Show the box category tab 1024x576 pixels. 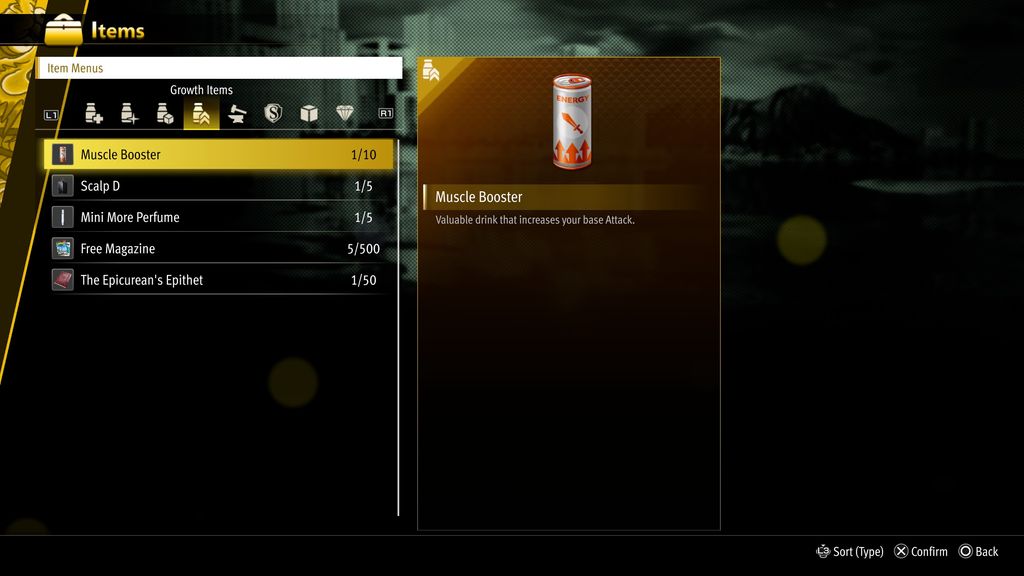pos(309,114)
